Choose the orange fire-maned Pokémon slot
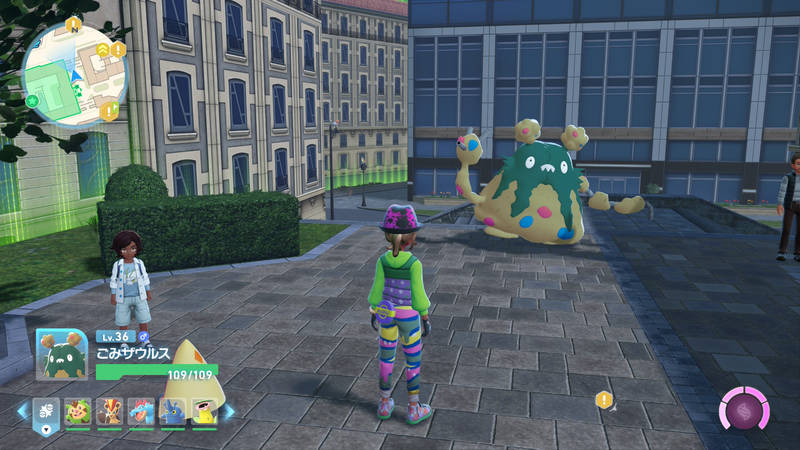 click(x=110, y=410)
